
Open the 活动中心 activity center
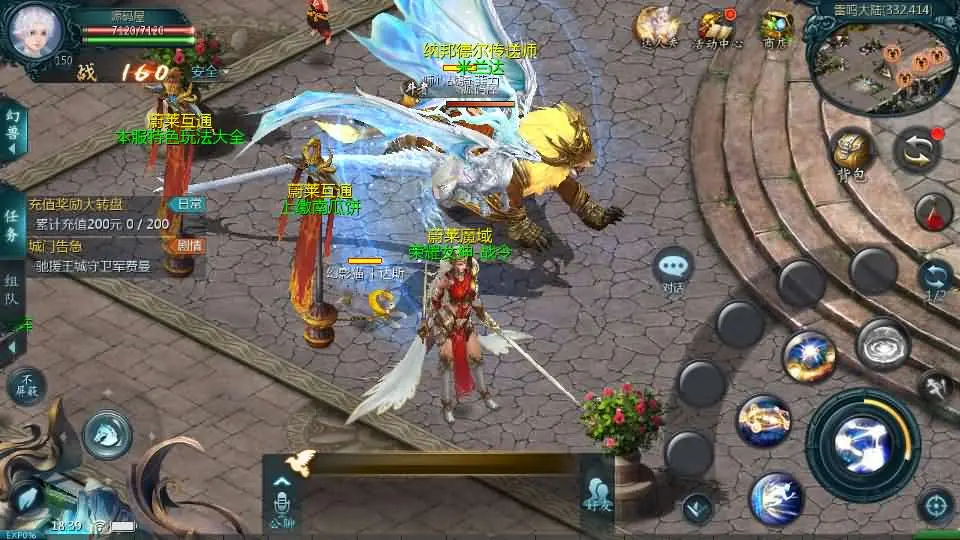(x=717, y=28)
